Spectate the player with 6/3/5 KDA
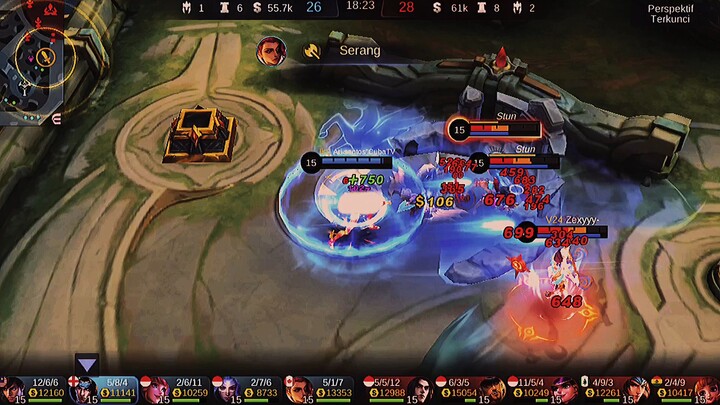 [x=468, y=389]
